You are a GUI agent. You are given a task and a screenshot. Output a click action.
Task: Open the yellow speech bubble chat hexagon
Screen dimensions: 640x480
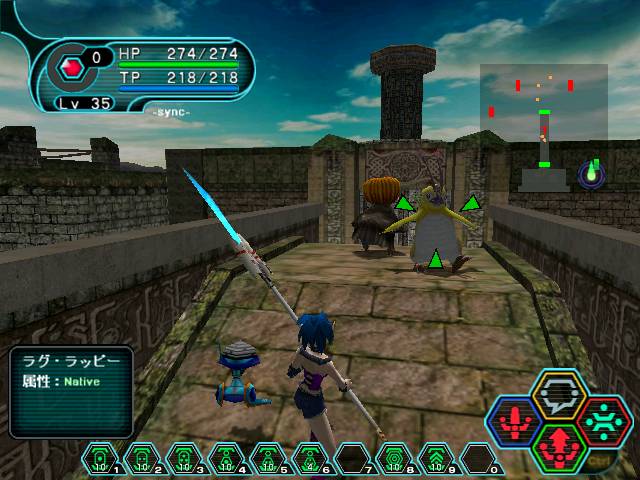click(x=562, y=395)
